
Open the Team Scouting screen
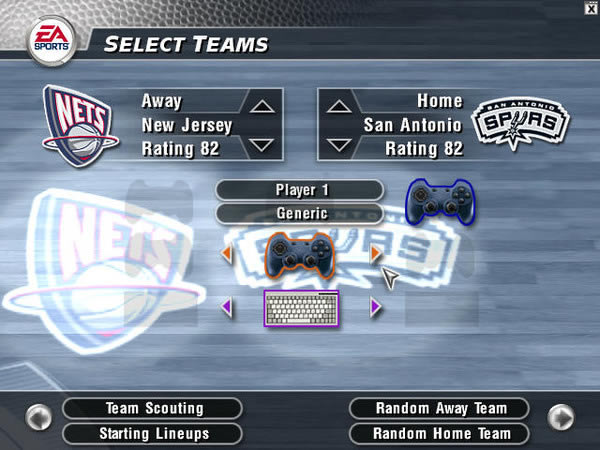tap(154, 408)
